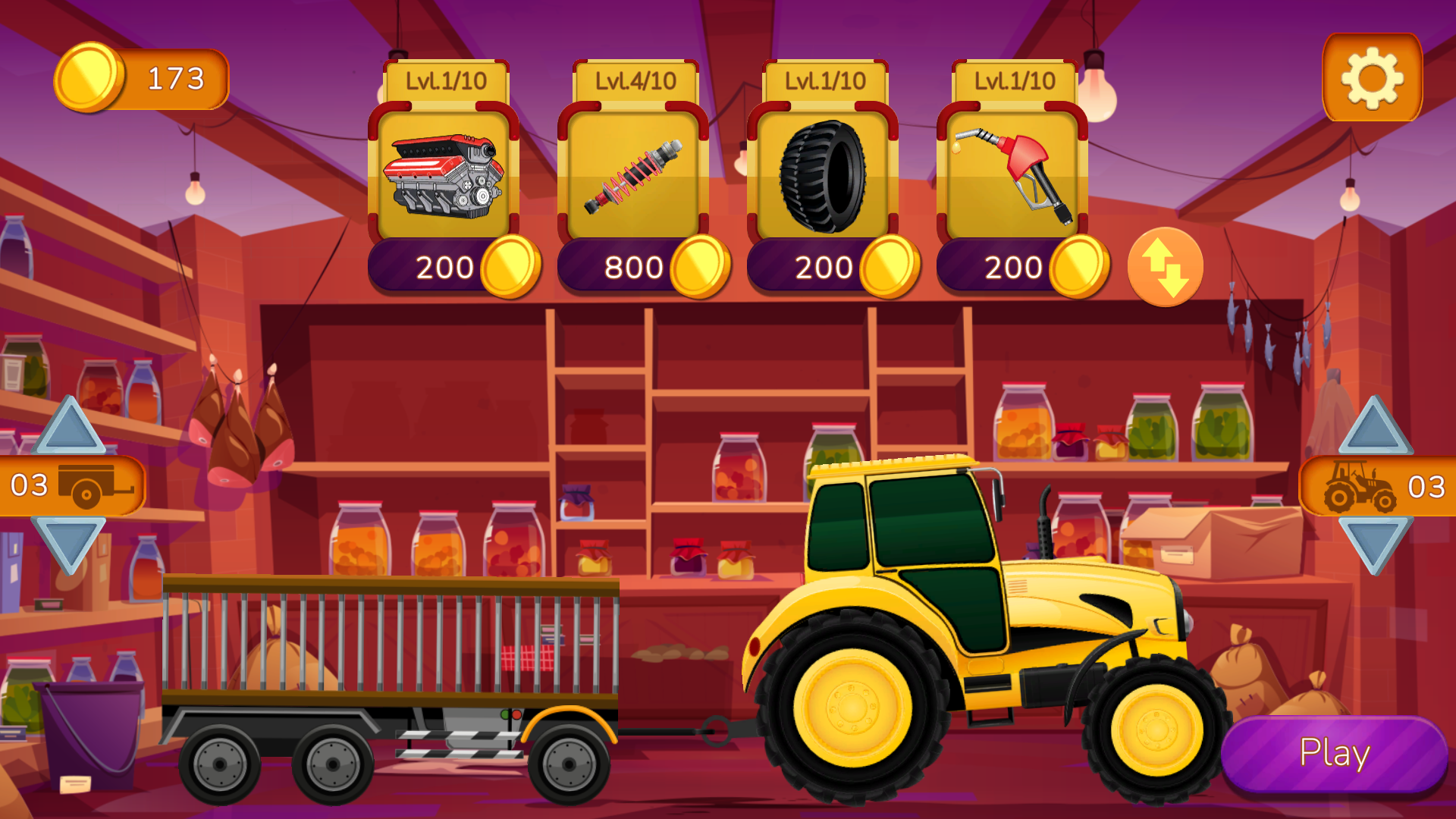Select the suspension upgrade icon
The image size is (1456, 819).
(x=635, y=174)
